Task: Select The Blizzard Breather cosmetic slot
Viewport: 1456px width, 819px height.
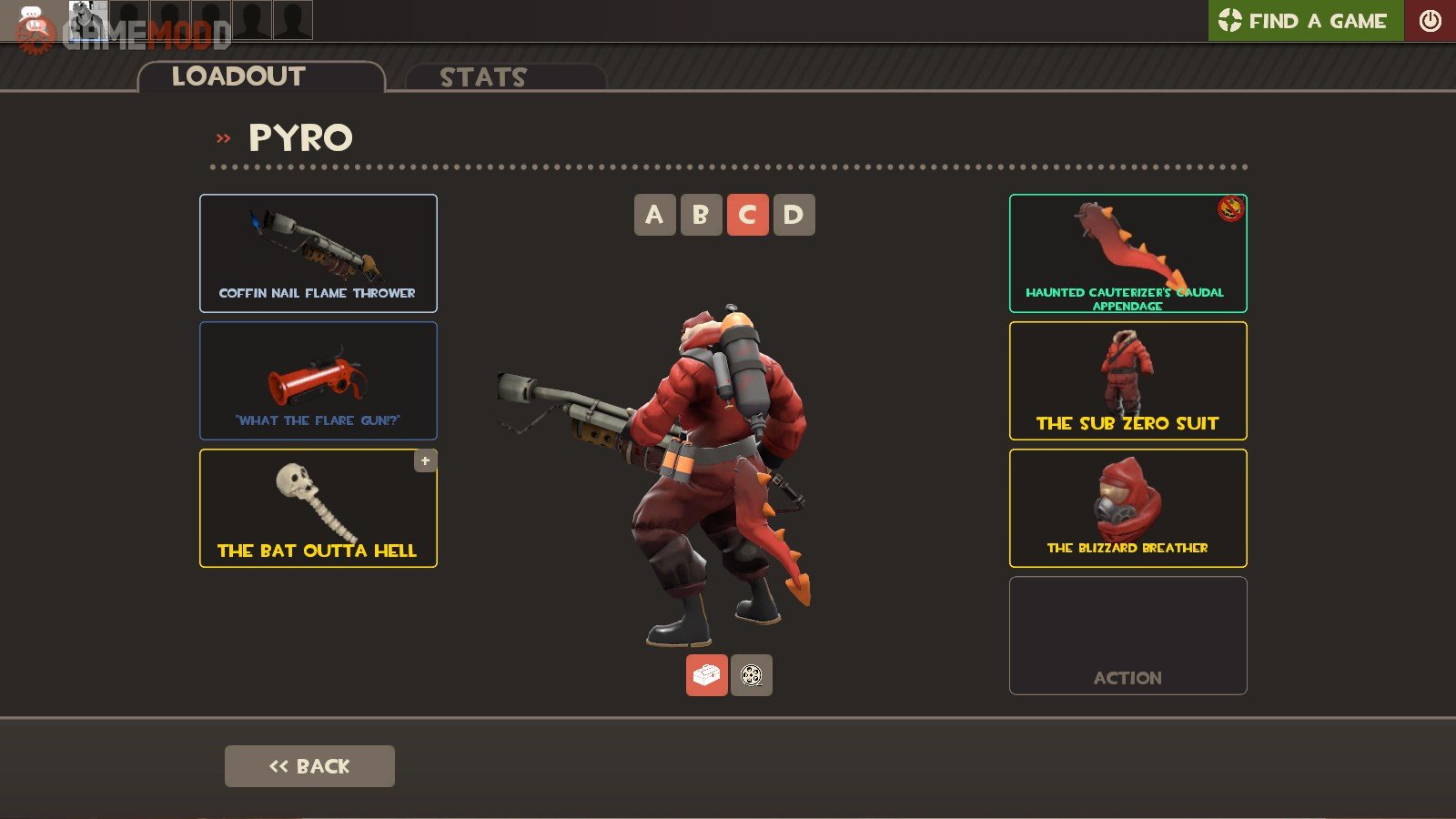Action: pos(1127,508)
